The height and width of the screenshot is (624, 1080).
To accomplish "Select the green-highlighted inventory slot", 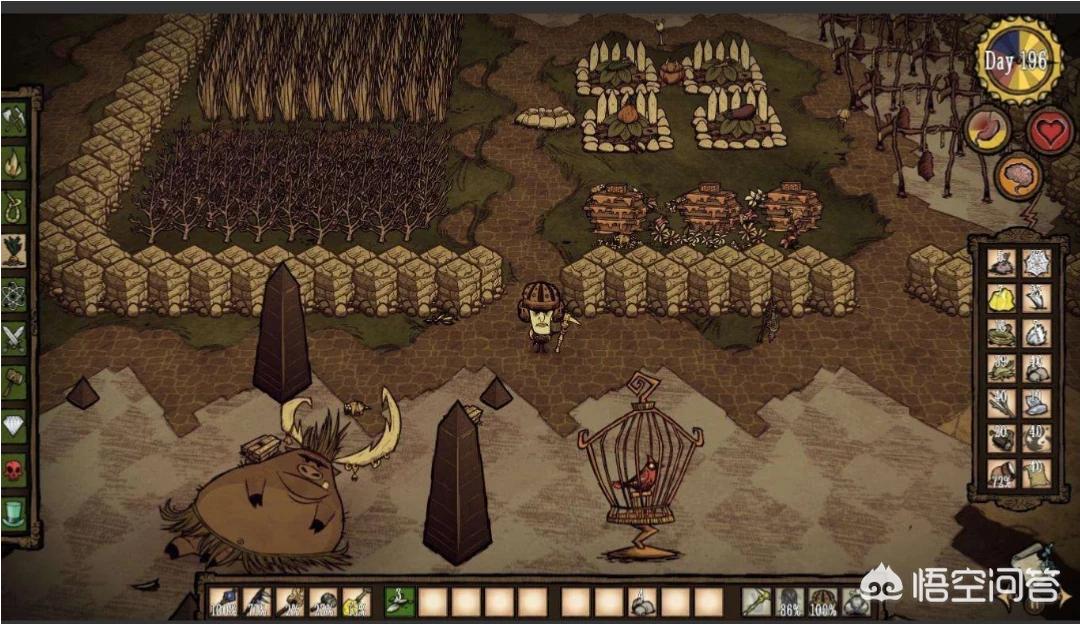I will (x=399, y=602).
